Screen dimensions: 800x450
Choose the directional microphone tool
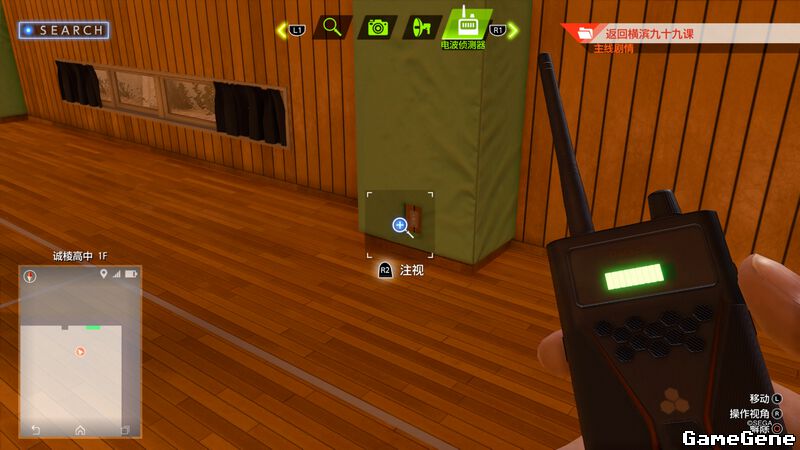click(x=421, y=27)
